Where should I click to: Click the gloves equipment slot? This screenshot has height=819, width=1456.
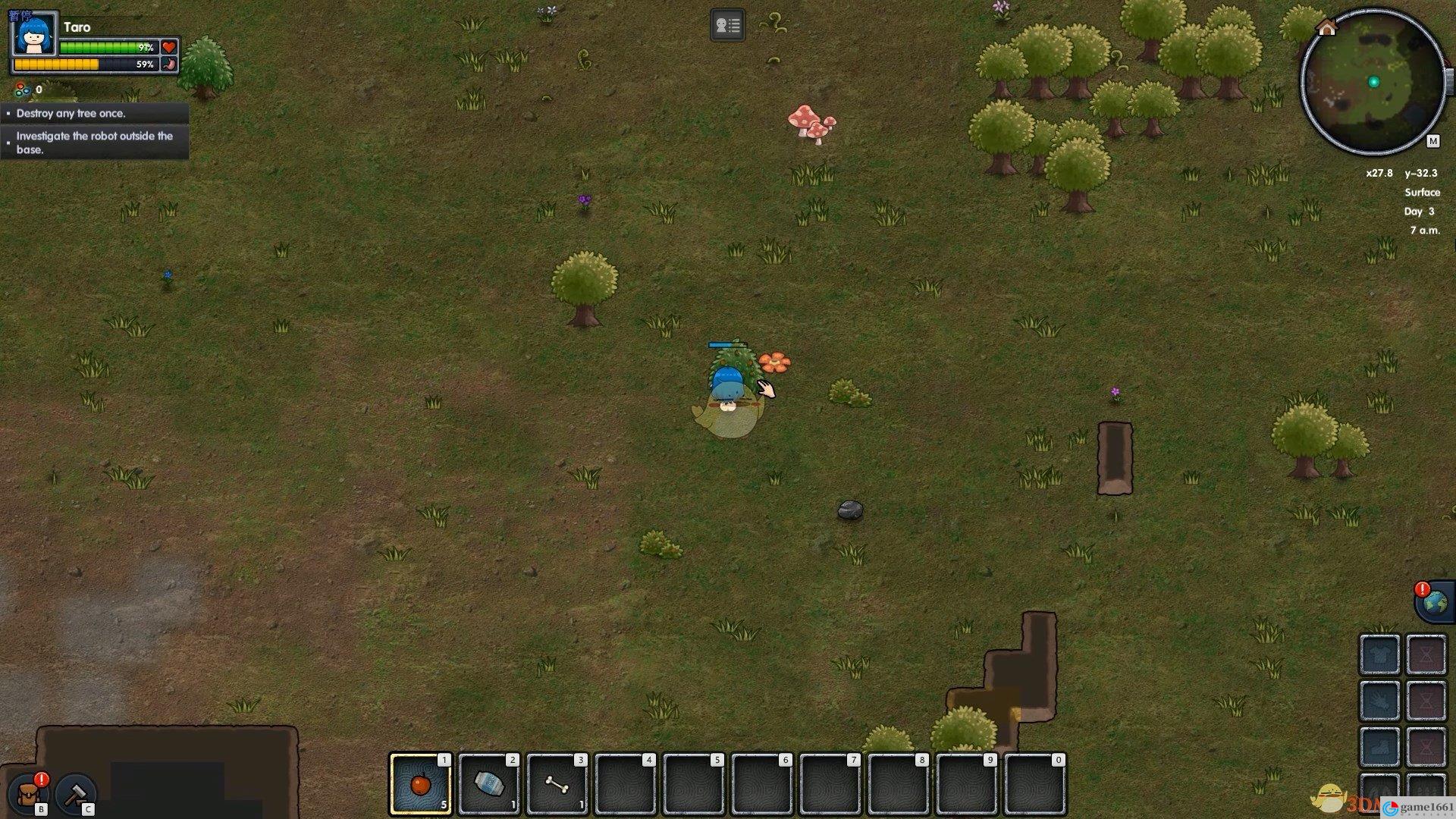click(x=1379, y=700)
